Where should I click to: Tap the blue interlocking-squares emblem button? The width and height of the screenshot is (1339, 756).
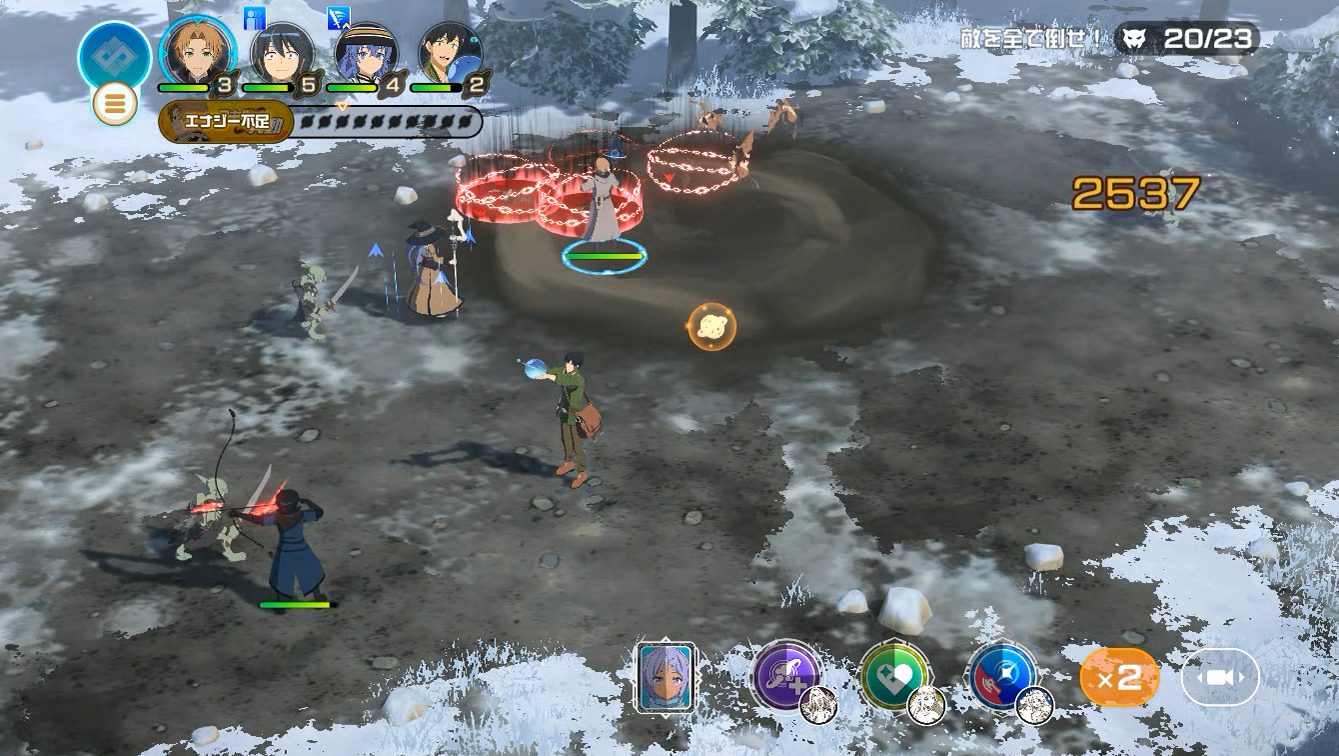[x=114, y=56]
